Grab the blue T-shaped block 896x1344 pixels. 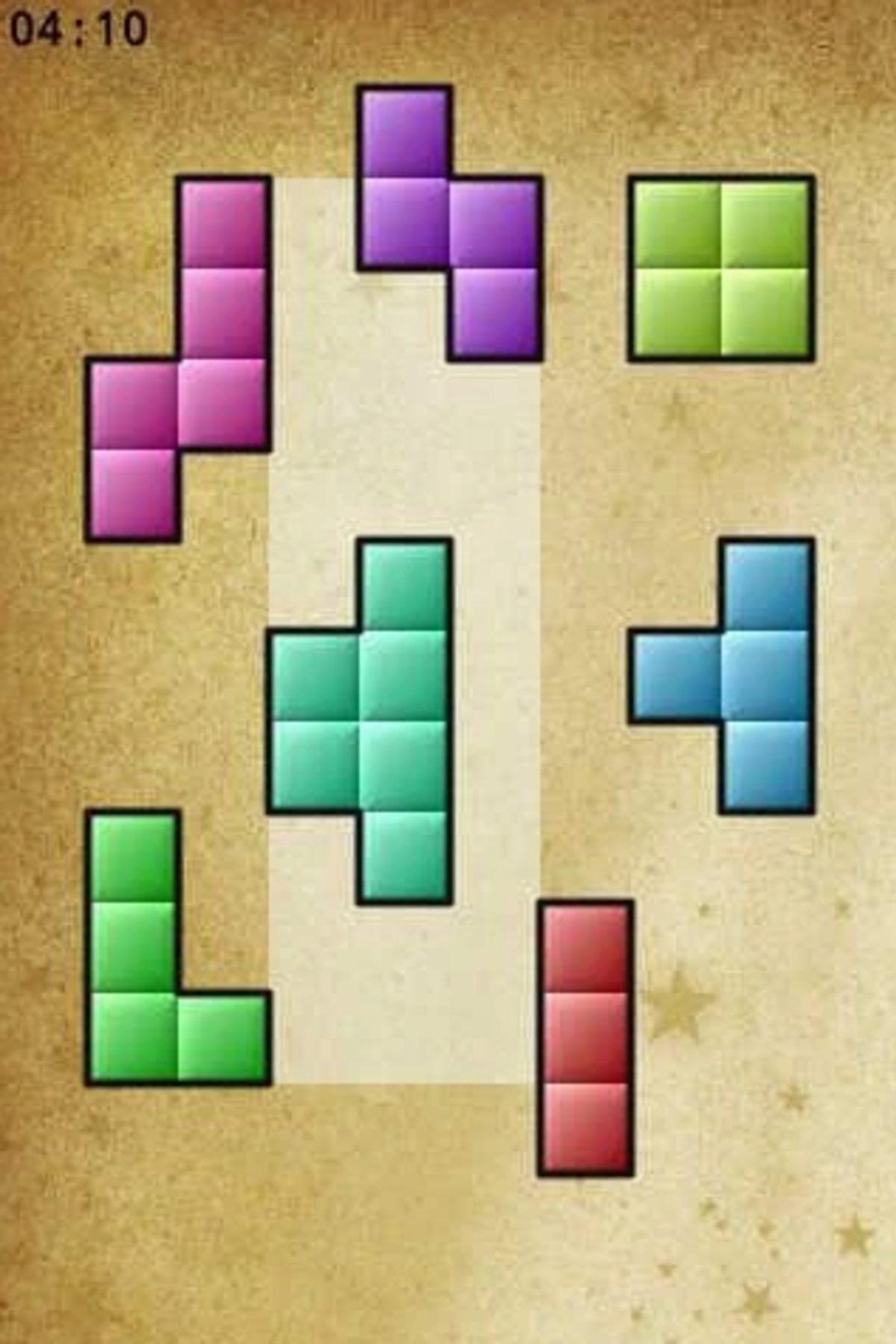click(x=765, y=676)
